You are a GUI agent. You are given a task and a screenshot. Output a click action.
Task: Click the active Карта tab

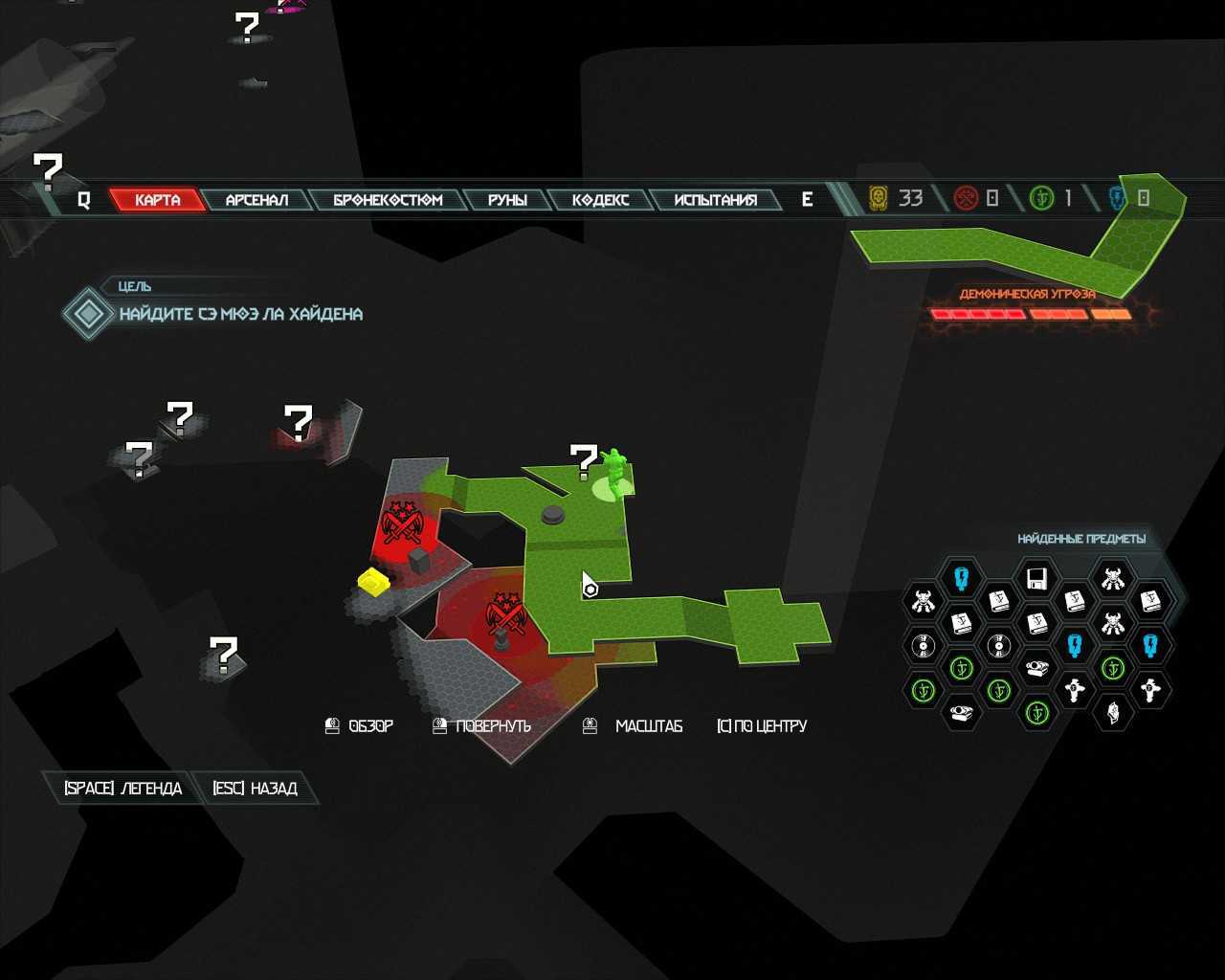(x=158, y=200)
